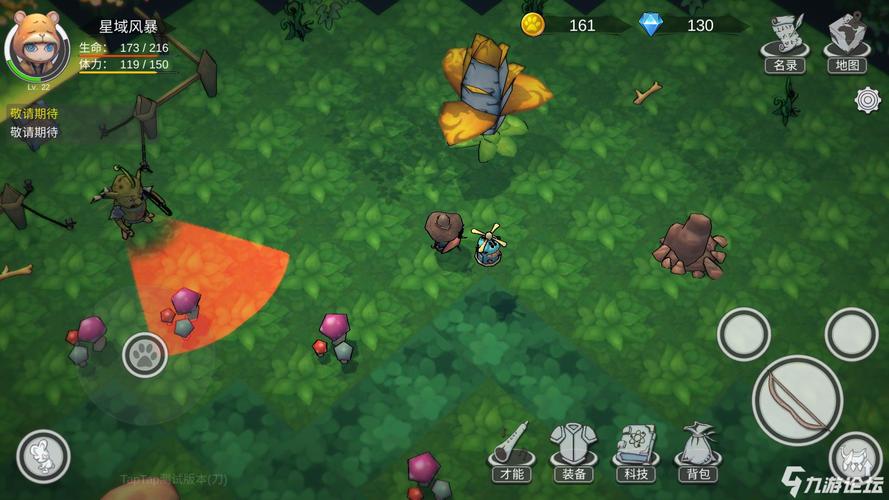Viewport: 889px width, 500px height.
Task: Open settings with the gear icon
Action: 867,100
